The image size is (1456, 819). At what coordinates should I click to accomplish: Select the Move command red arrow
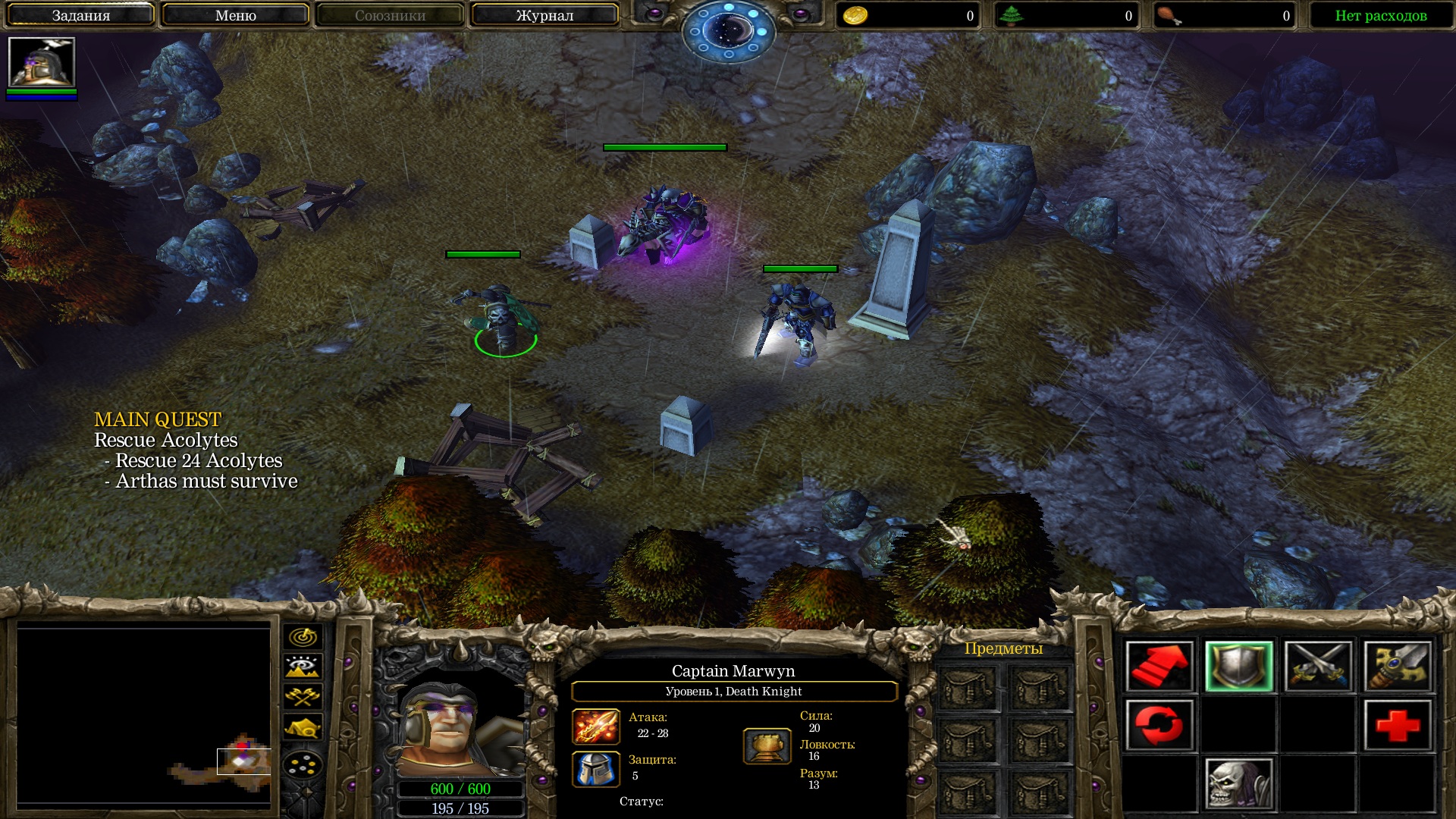tap(1159, 667)
